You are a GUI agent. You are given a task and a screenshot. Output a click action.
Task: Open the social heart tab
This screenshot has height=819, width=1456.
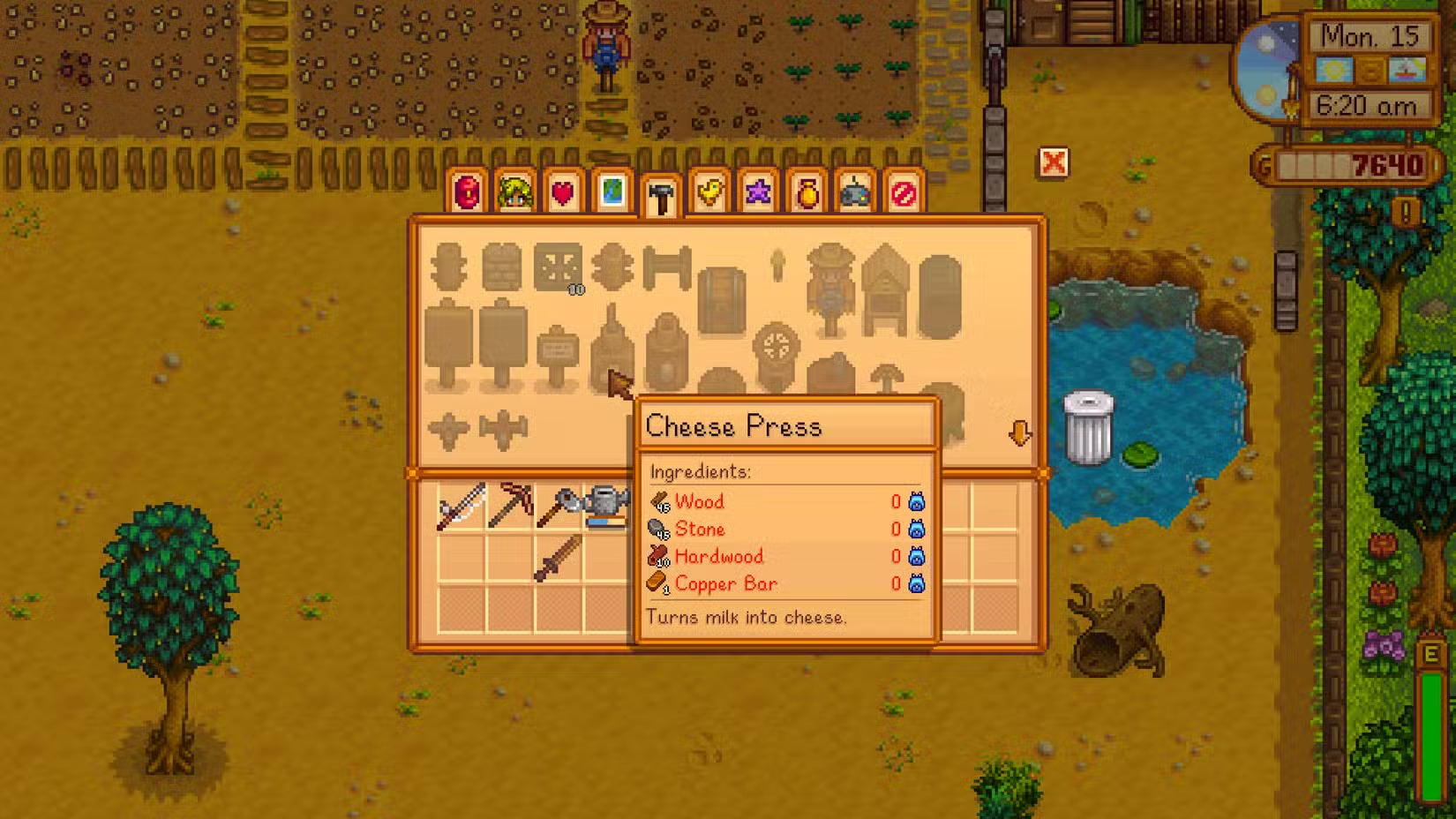(563, 192)
